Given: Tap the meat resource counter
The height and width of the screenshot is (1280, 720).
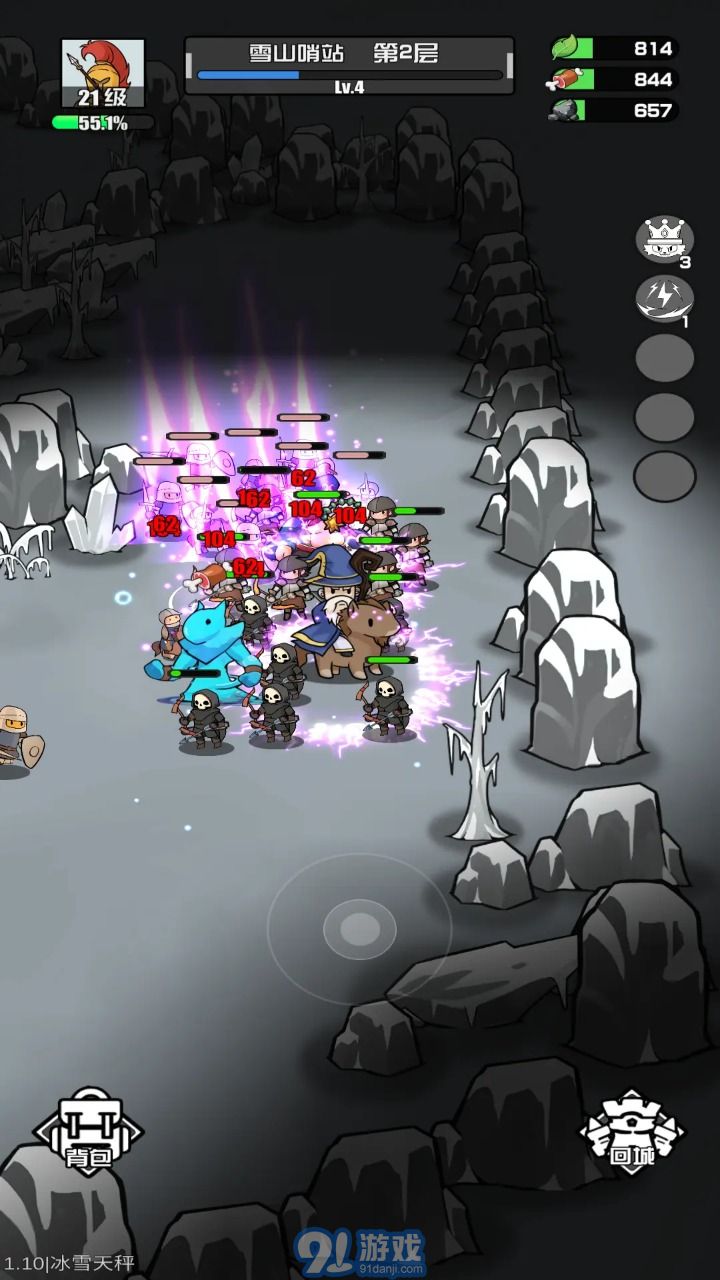Looking at the screenshot, I should pos(614,79).
